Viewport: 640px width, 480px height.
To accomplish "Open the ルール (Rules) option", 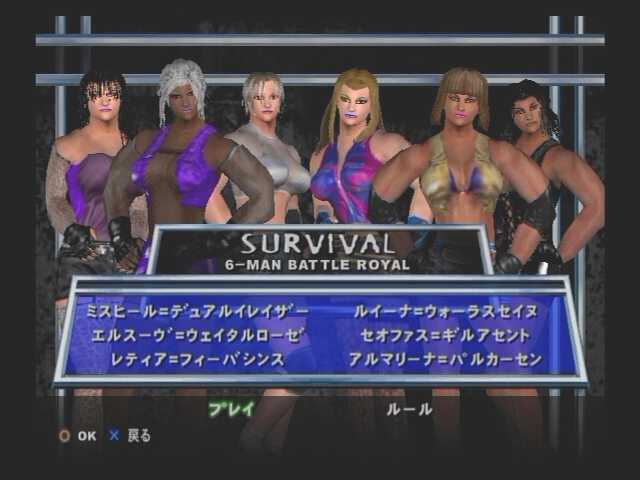I will [x=409, y=409].
